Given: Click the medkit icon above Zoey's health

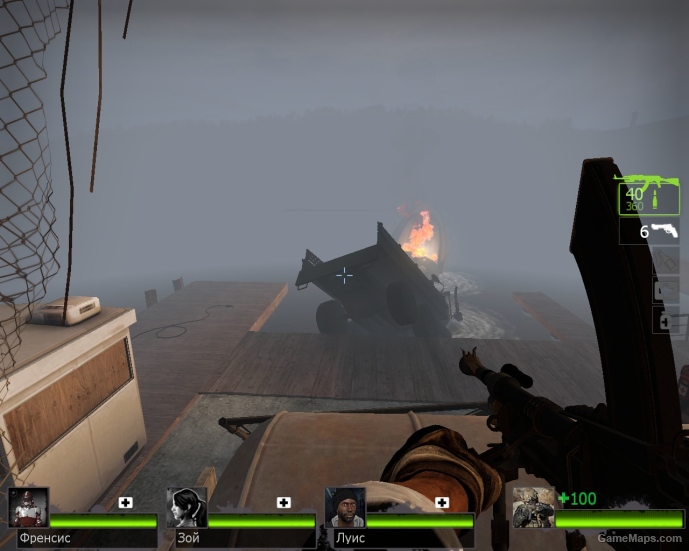Looking at the screenshot, I should (284, 502).
